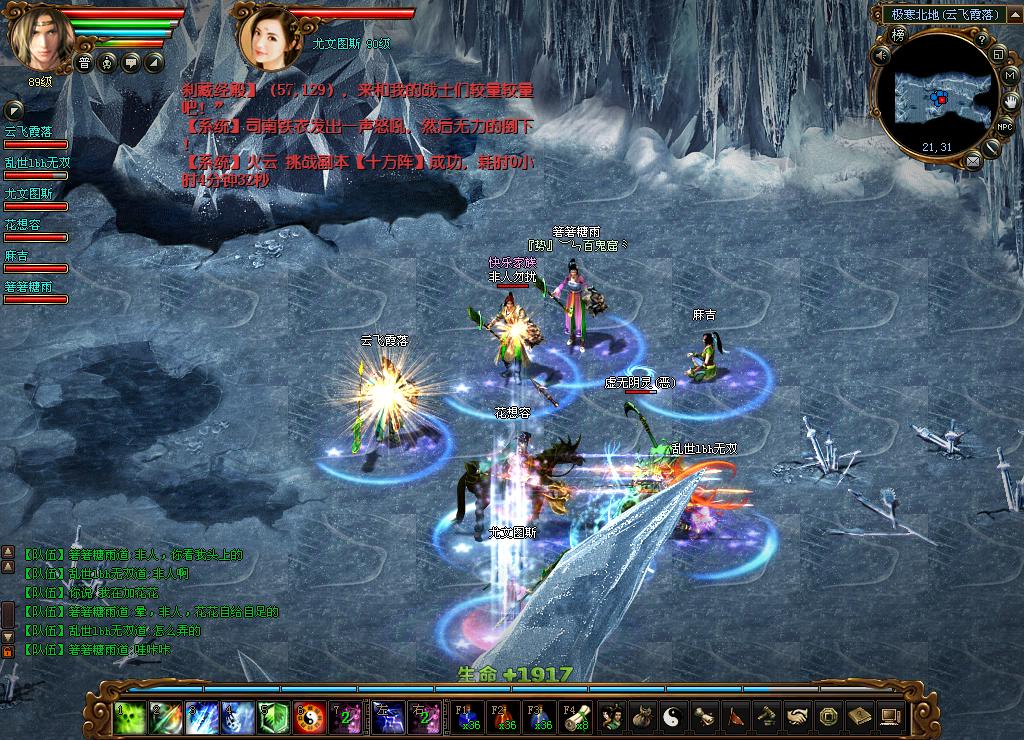This screenshot has width=1024, height=740.
Task: Open the mail envelope icon
Action: 973,162
